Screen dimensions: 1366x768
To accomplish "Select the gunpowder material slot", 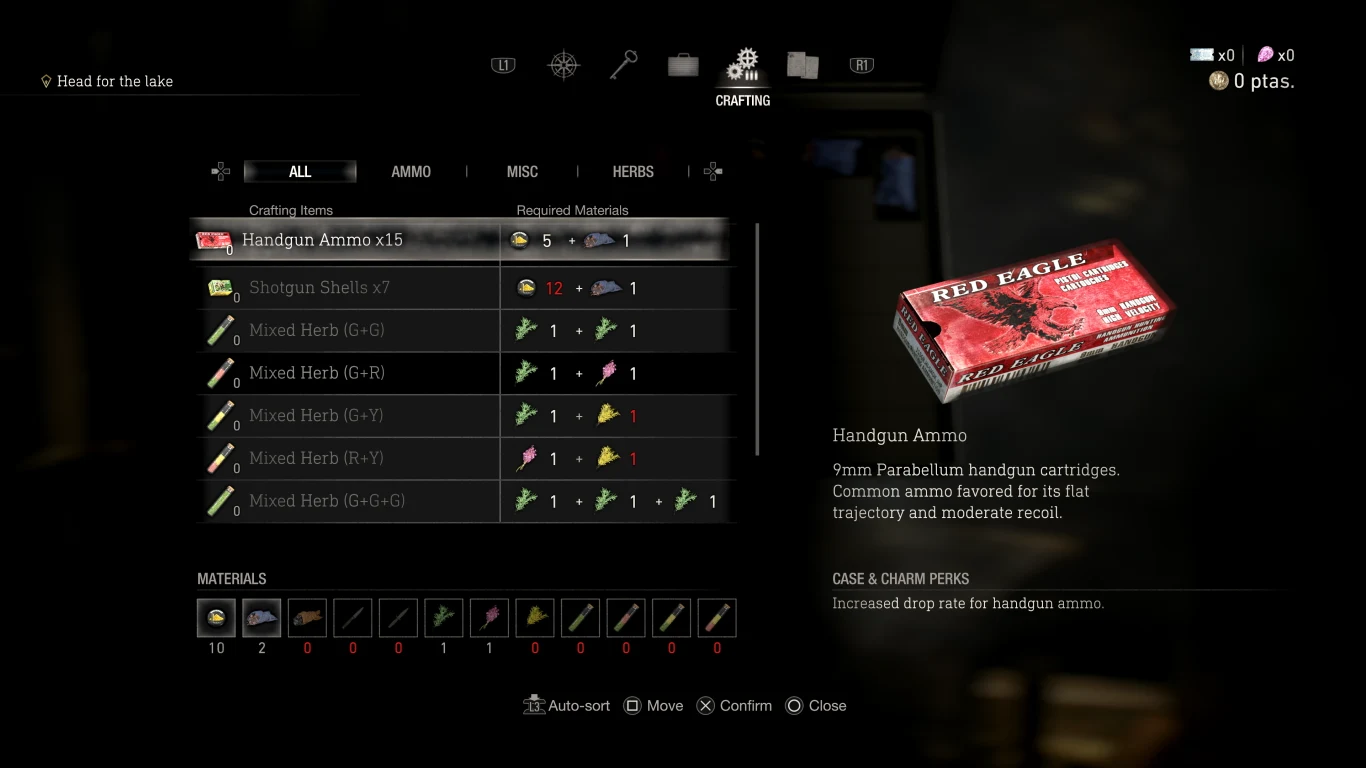I will pyautogui.click(x=216, y=618).
